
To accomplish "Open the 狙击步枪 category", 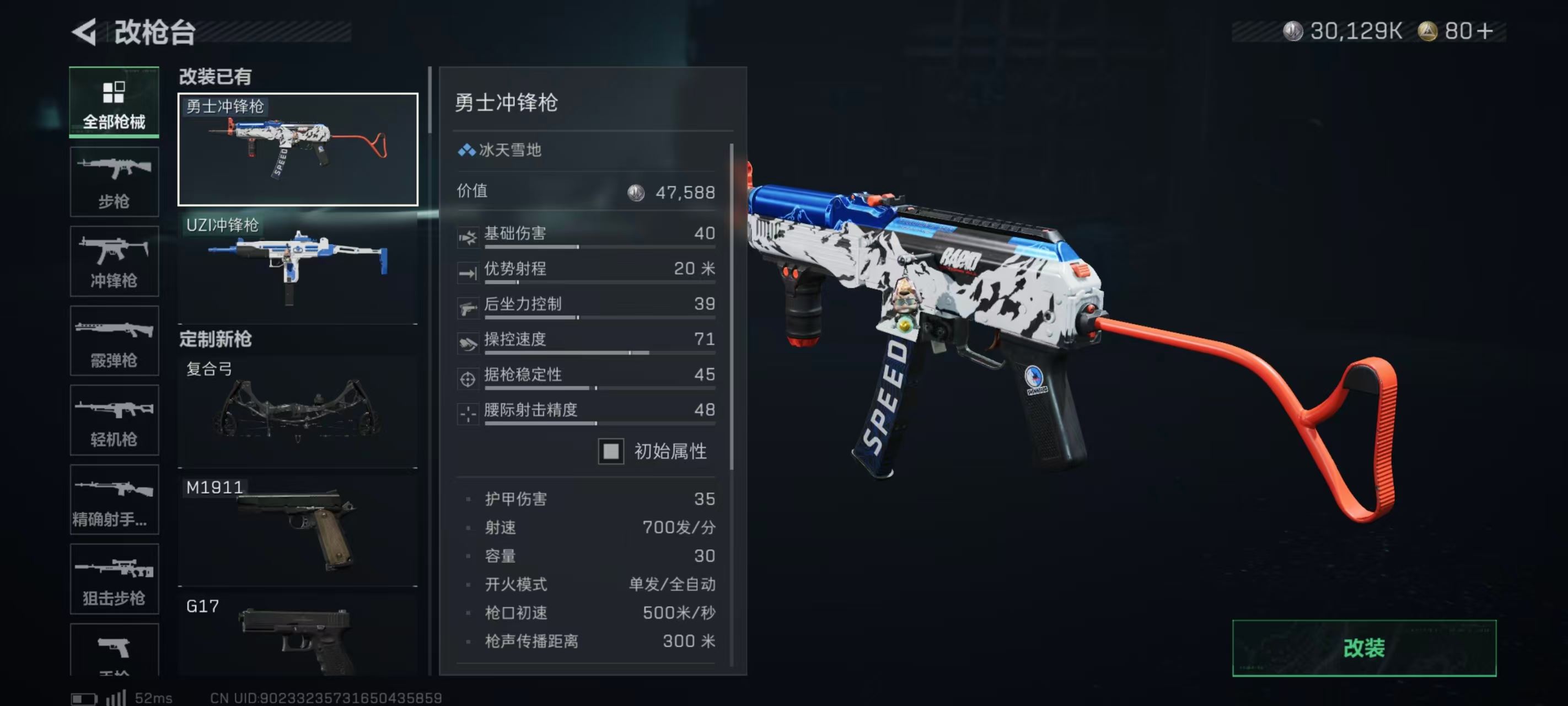I will click(114, 579).
